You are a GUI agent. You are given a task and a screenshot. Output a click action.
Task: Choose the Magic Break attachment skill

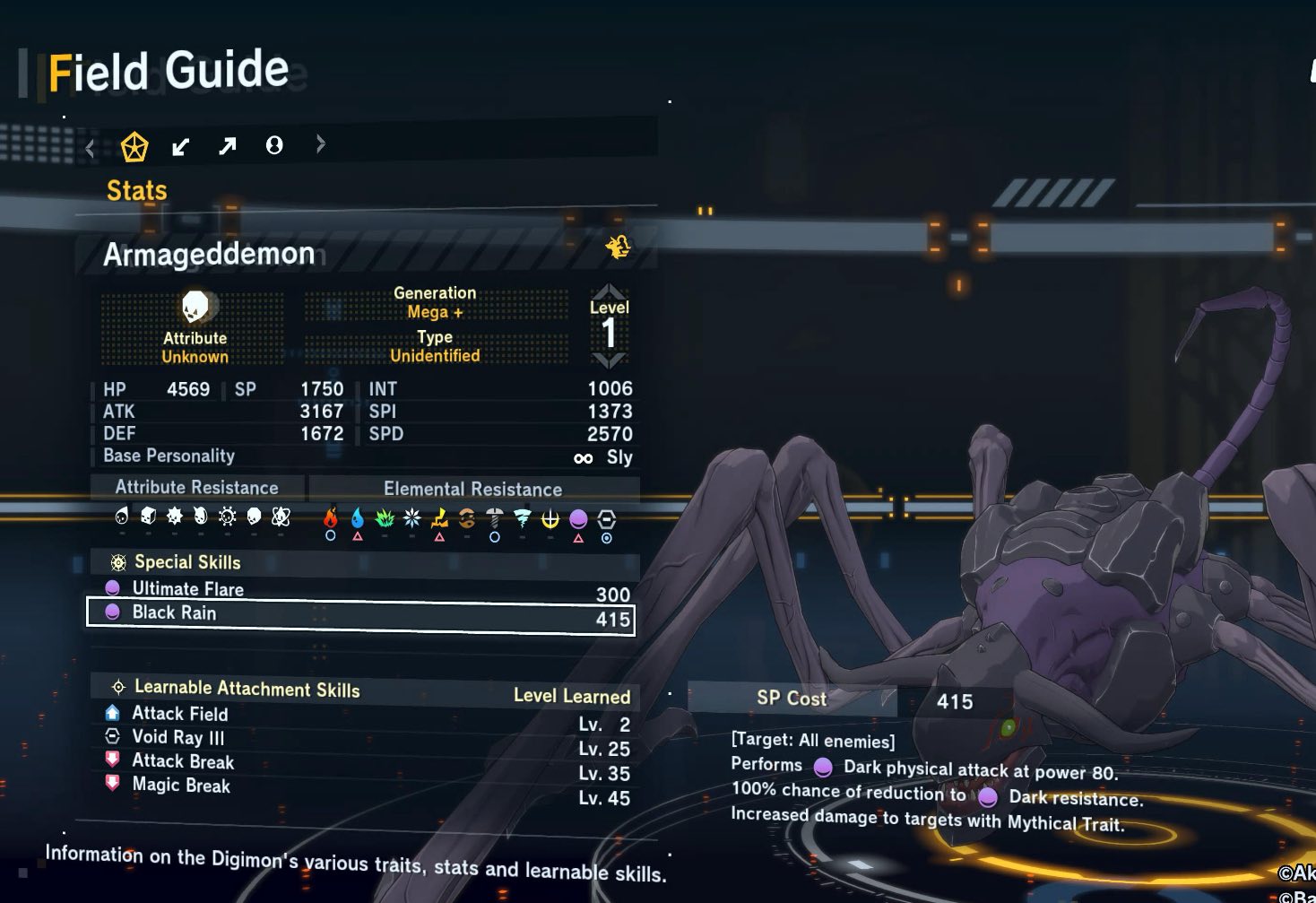click(181, 786)
